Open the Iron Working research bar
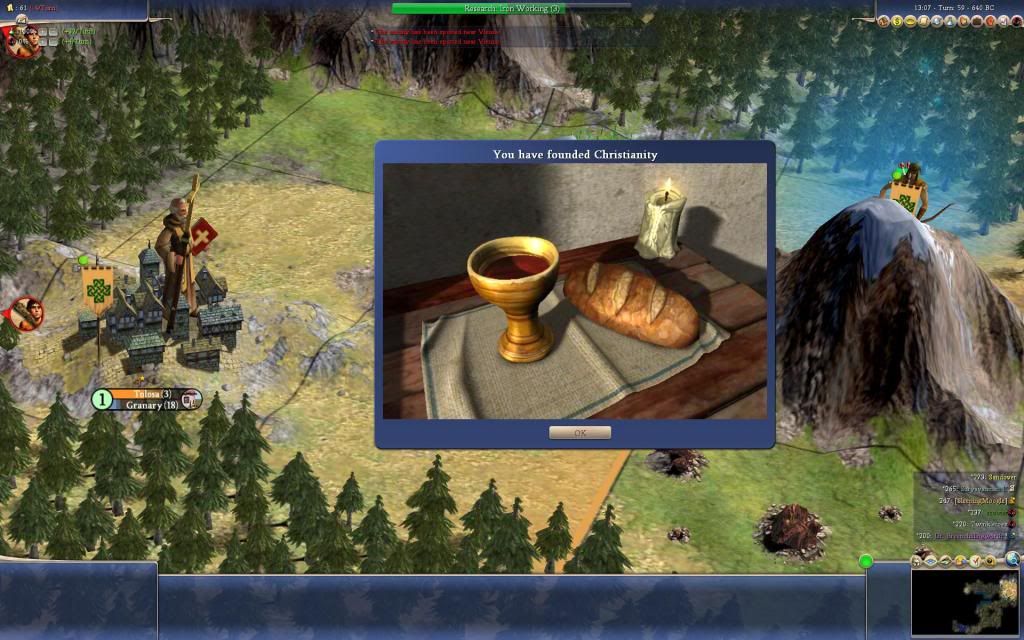This screenshot has height=640, width=1024. pyautogui.click(x=511, y=8)
